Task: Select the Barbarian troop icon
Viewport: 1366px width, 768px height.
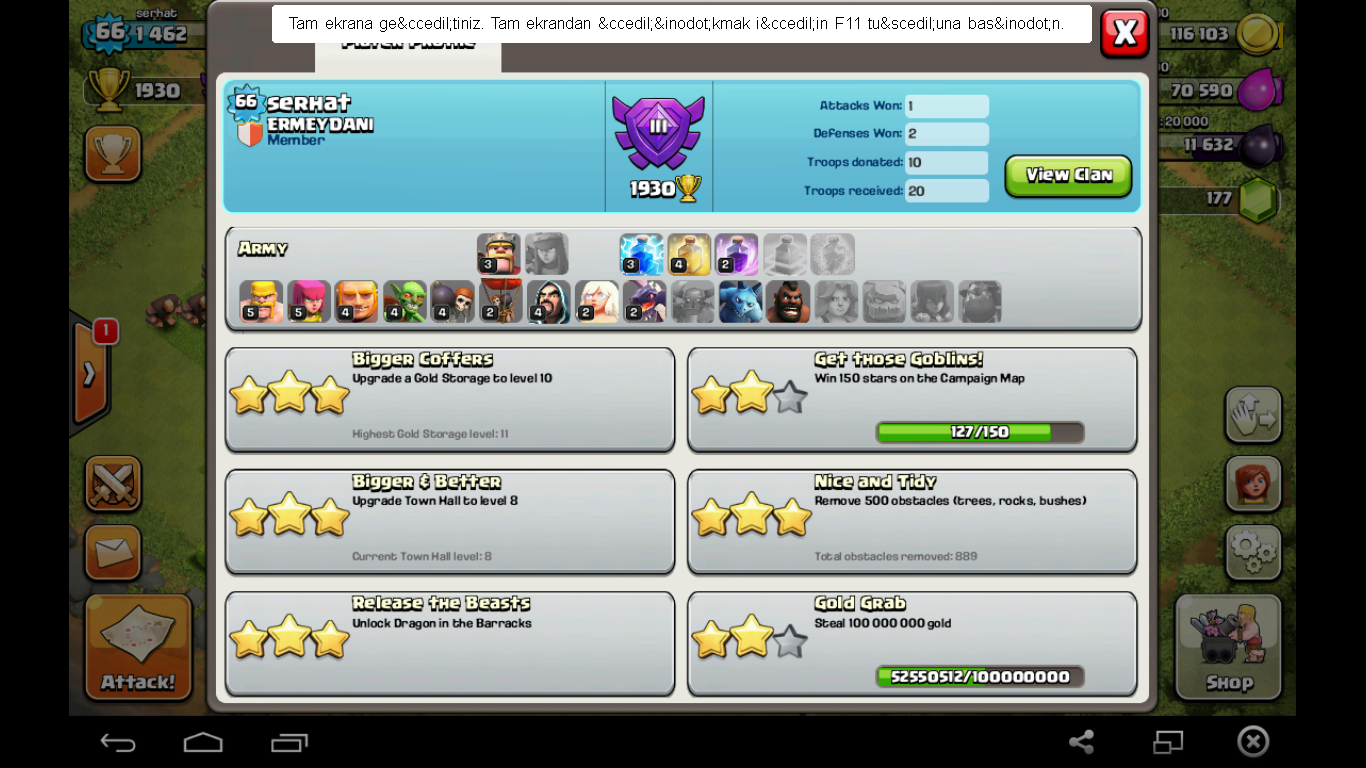Action: tap(261, 301)
